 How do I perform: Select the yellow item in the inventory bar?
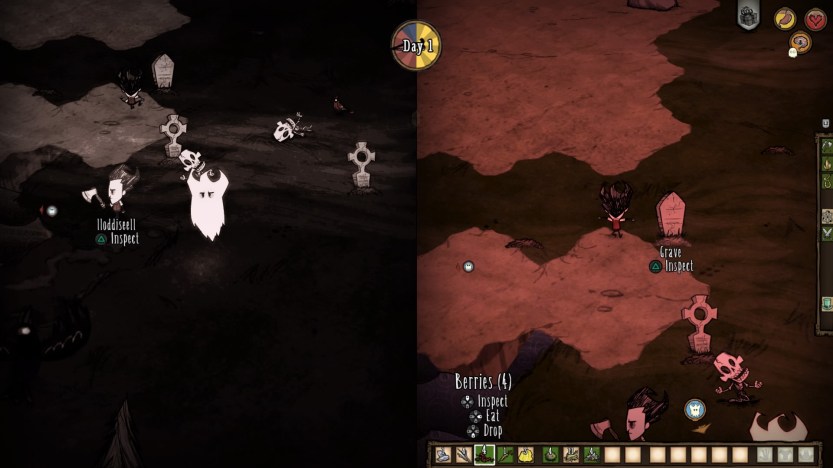(x=526, y=455)
